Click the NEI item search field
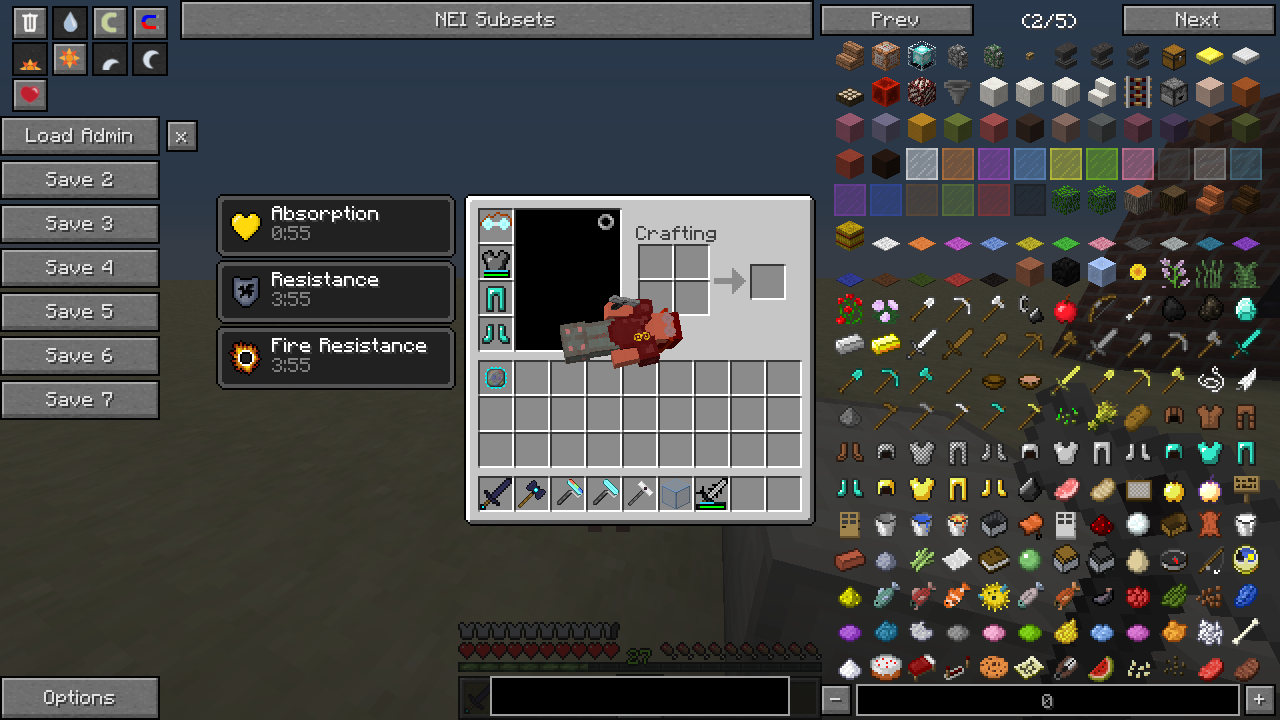The image size is (1280, 720). pos(1046,701)
